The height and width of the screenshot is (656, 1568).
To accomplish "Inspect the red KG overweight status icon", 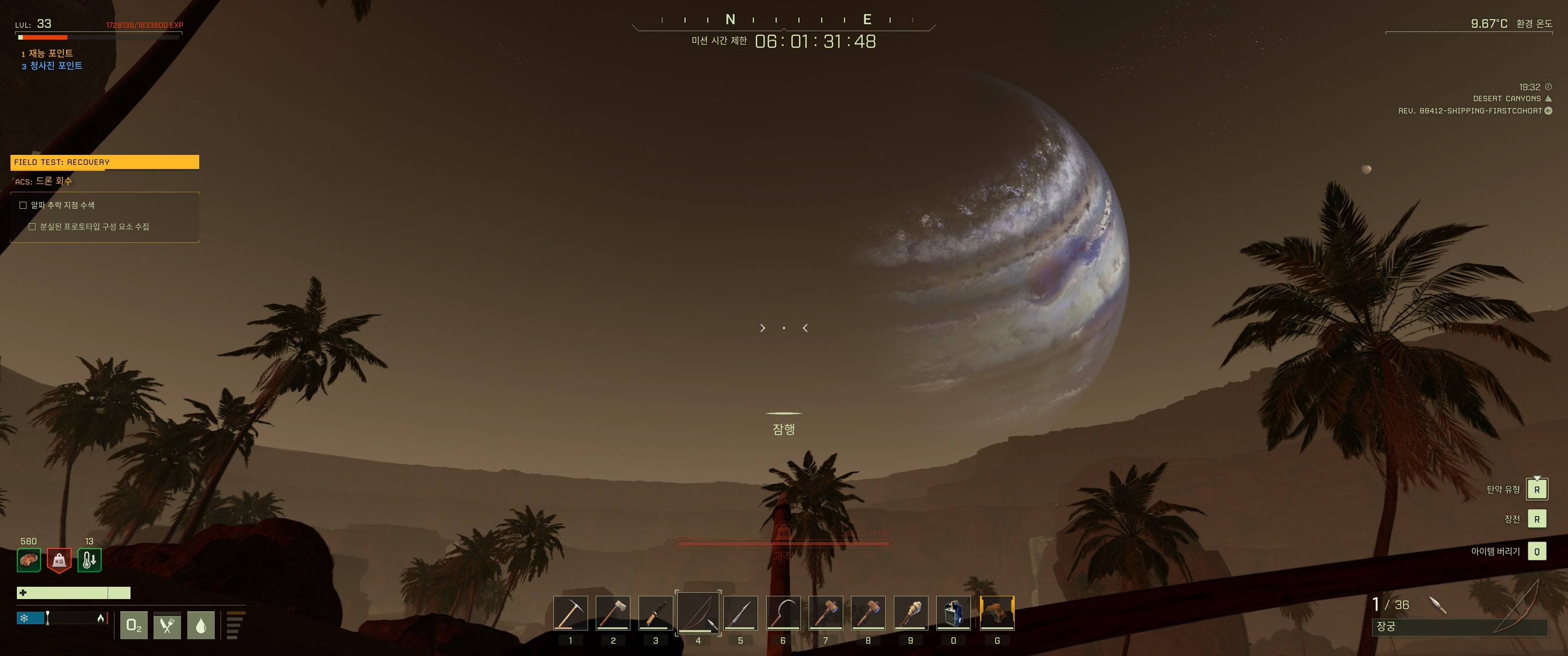I will tap(59, 560).
